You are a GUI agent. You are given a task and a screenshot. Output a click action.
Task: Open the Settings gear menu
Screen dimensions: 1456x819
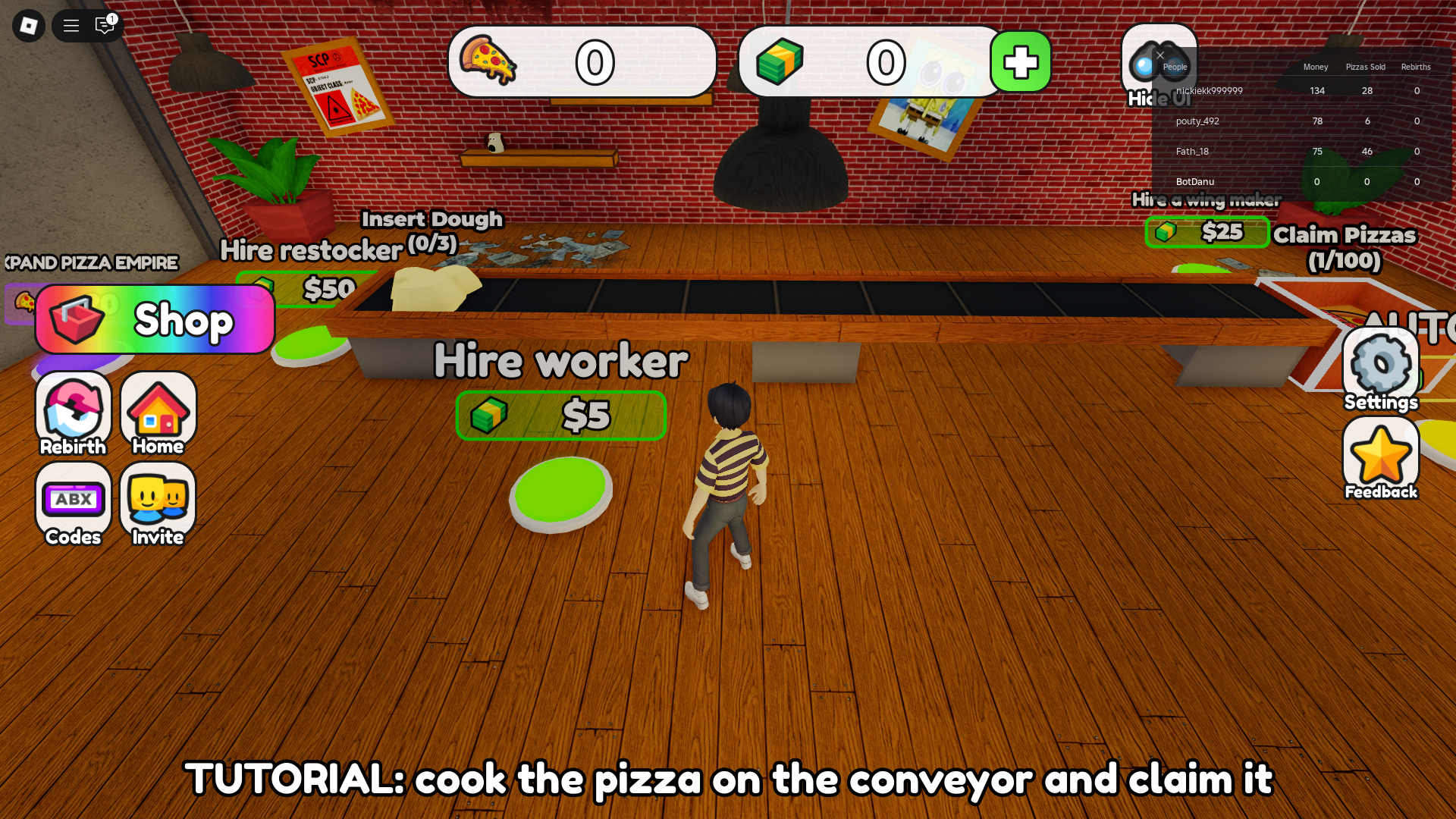click(x=1380, y=370)
